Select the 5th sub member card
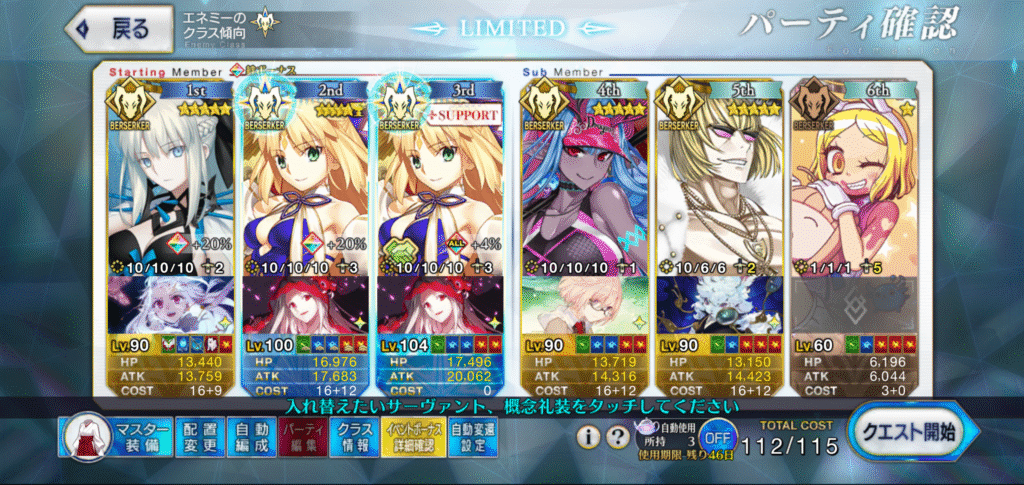 click(718, 230)
